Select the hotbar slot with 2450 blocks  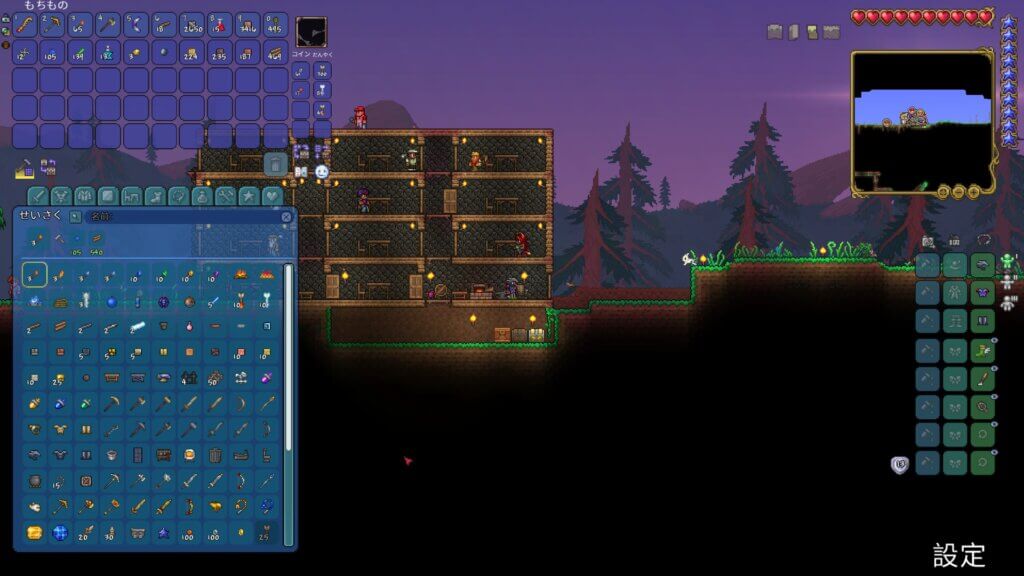point(192,25)
